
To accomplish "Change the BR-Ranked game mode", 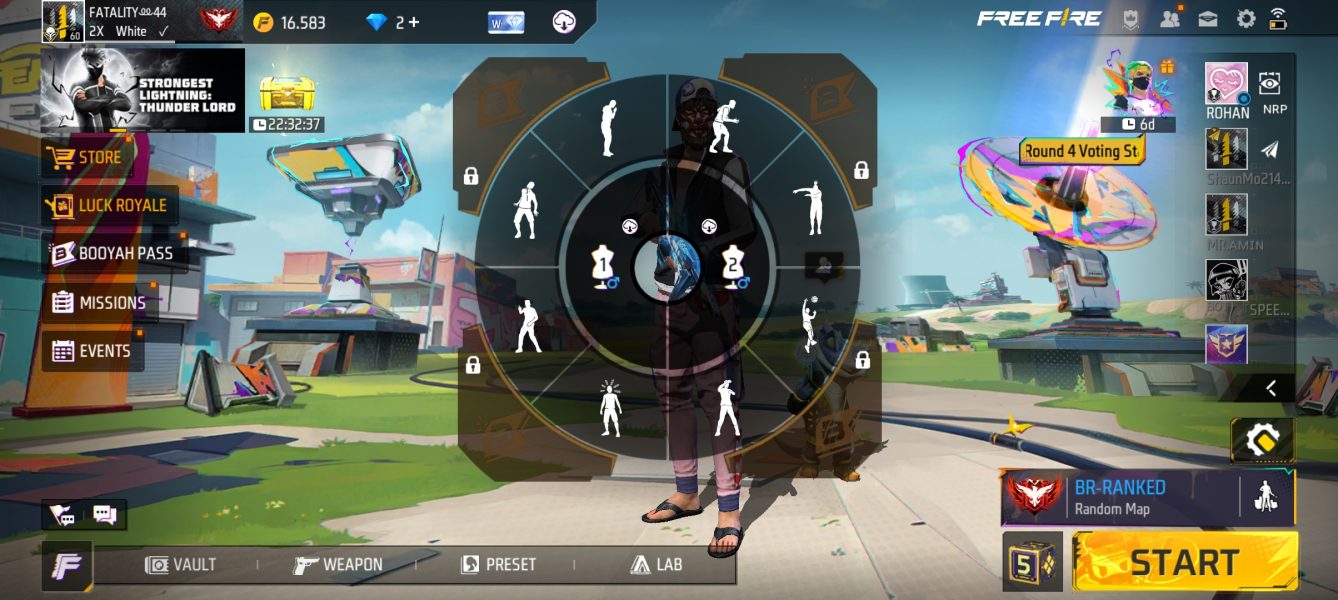I will [x=1118, y=497].
